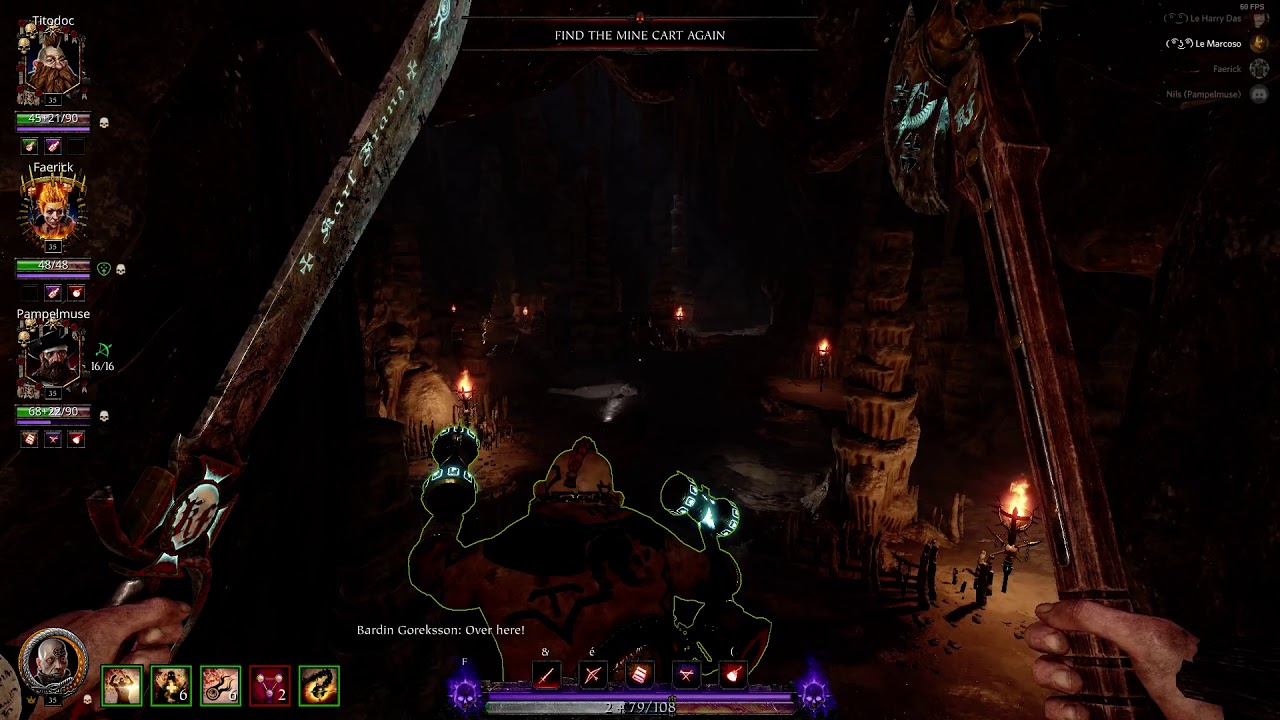The image size is (1280, 720).
Task: Select Le Marcoso in the voice list
Action: pos(1217,44)
